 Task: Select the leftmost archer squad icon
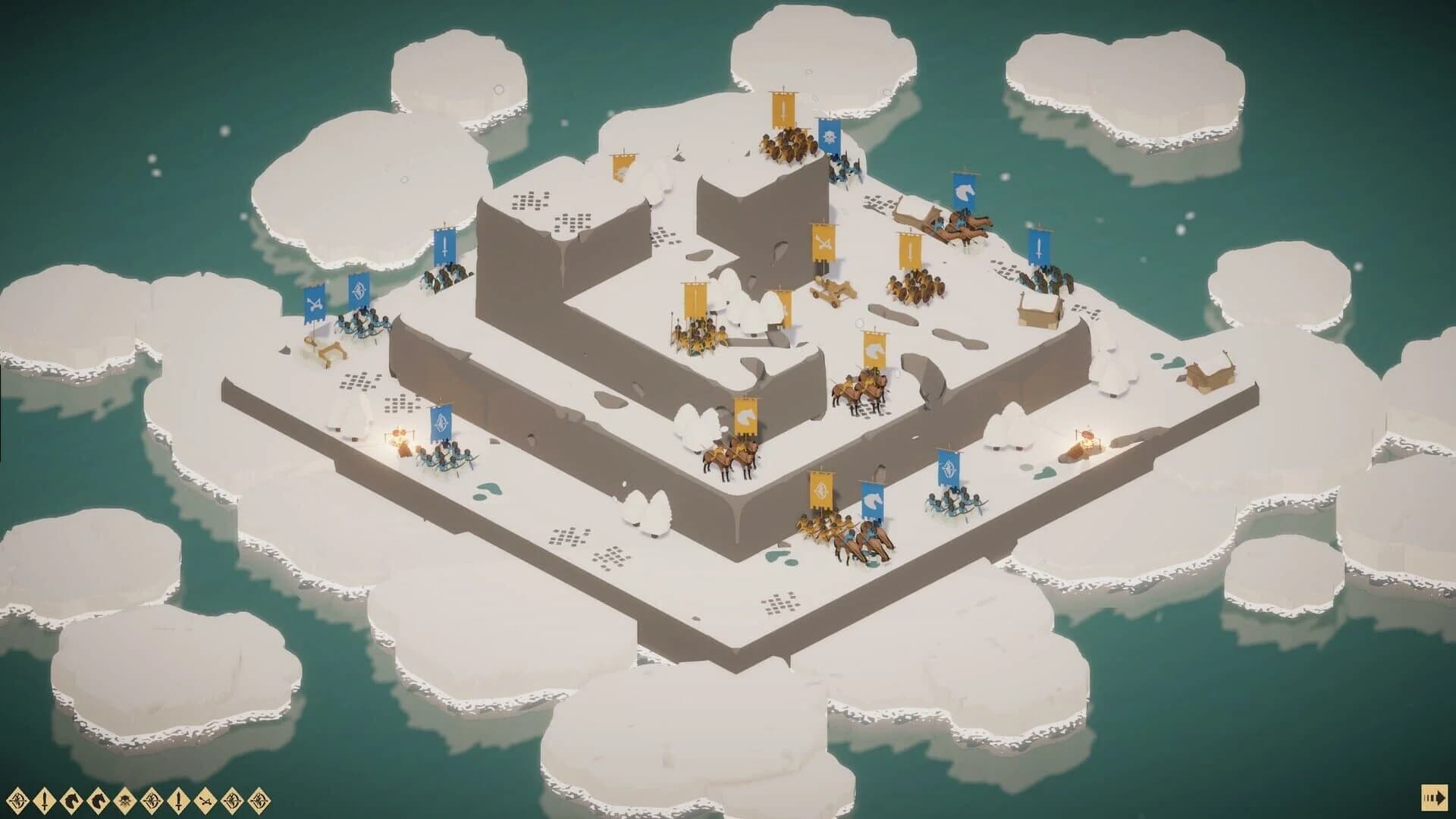tap(17, 800)
